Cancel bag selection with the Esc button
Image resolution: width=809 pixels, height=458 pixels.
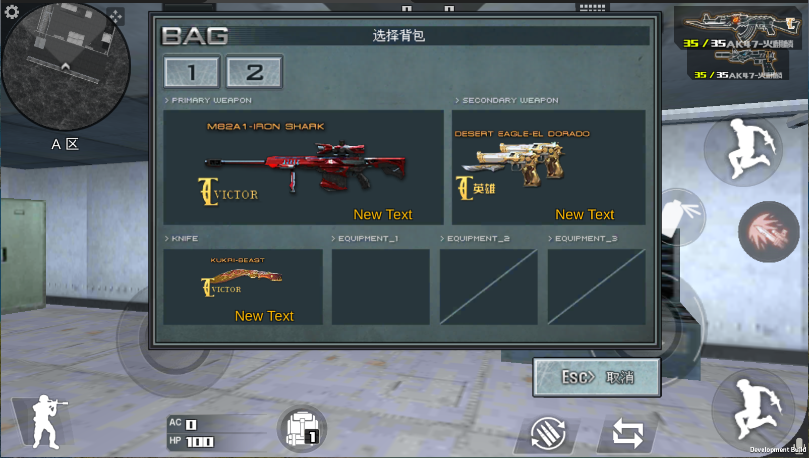click(x=597, y=378)
